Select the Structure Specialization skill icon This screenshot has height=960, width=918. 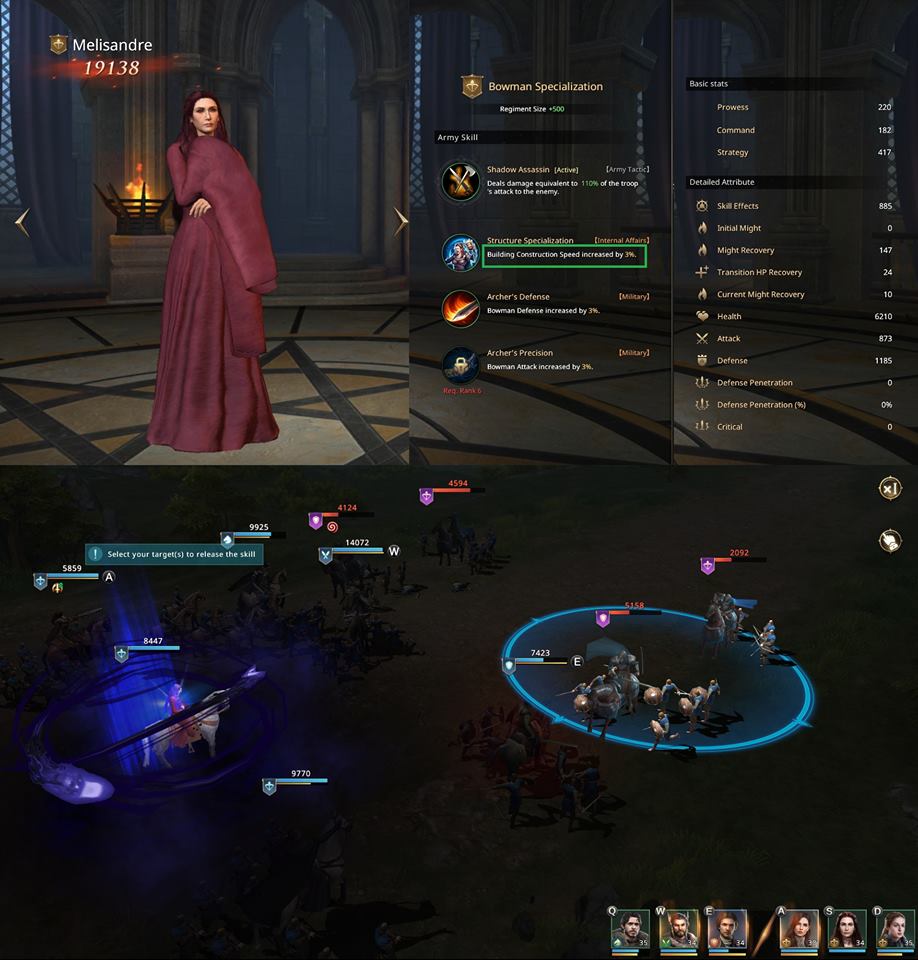[x=461, y=253]
